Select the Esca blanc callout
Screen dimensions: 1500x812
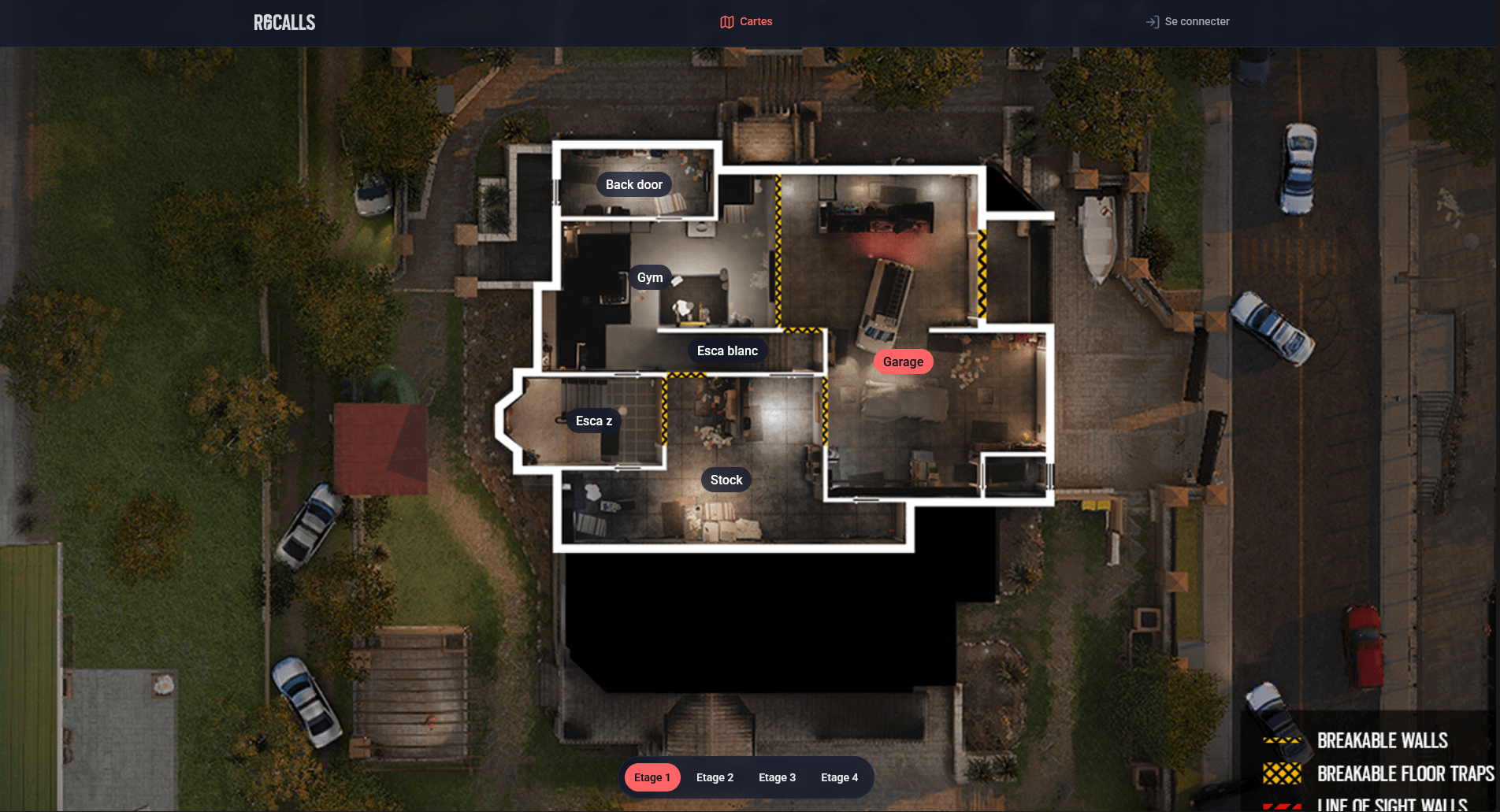coord(727,350)
